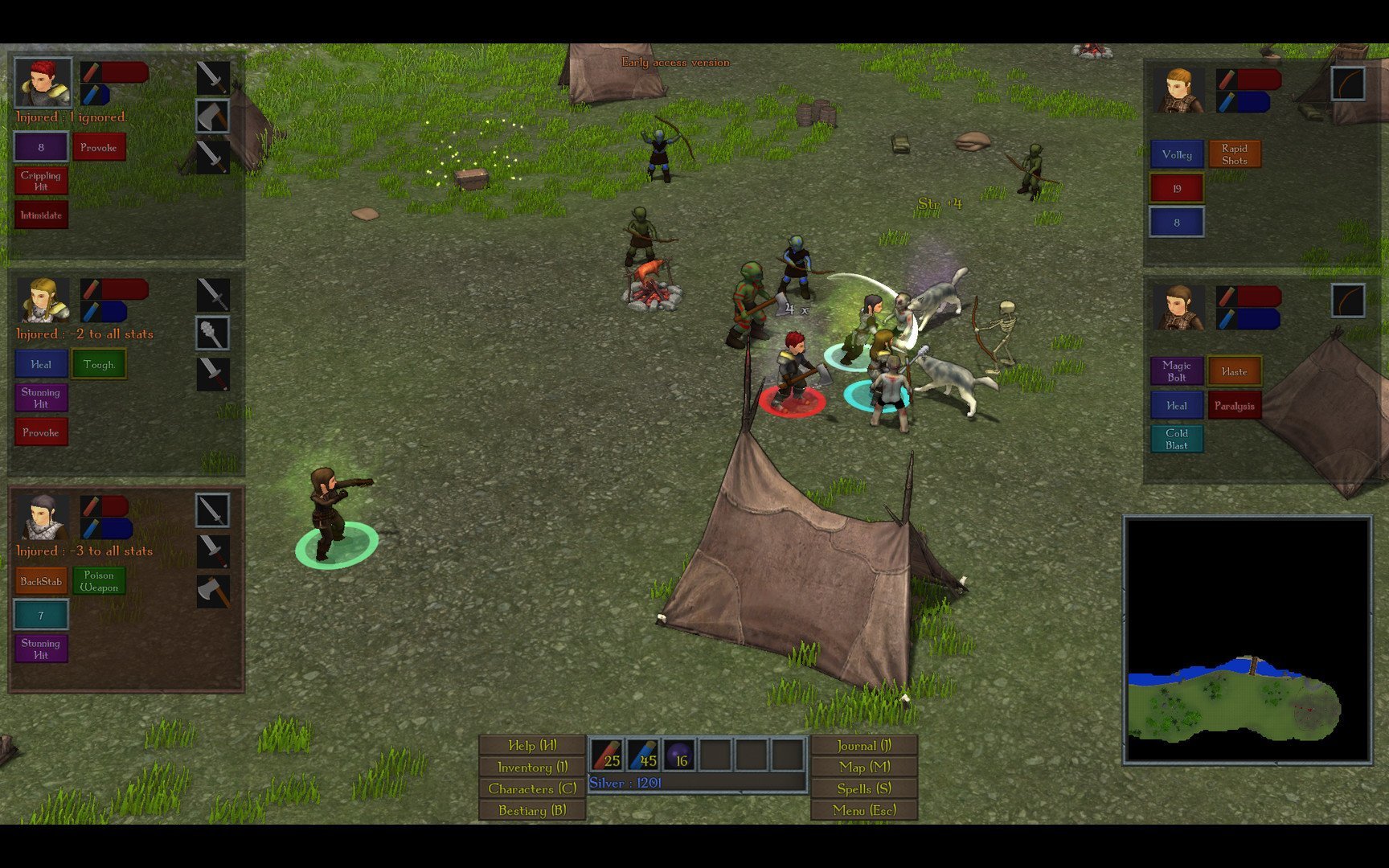Cast the Haste spell
Image resolution: width=1389 pixels, height=868 pixels.
[x=1235, y=371]
